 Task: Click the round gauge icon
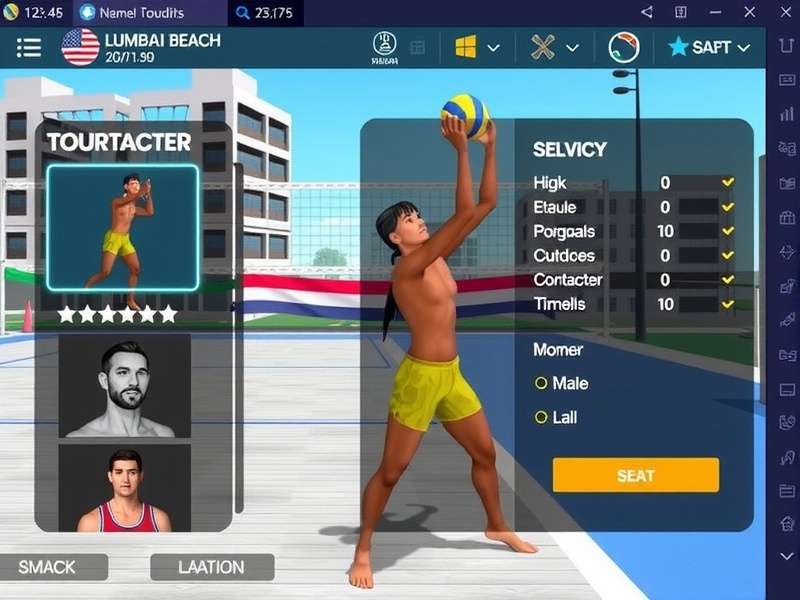[x=624, y=47]
